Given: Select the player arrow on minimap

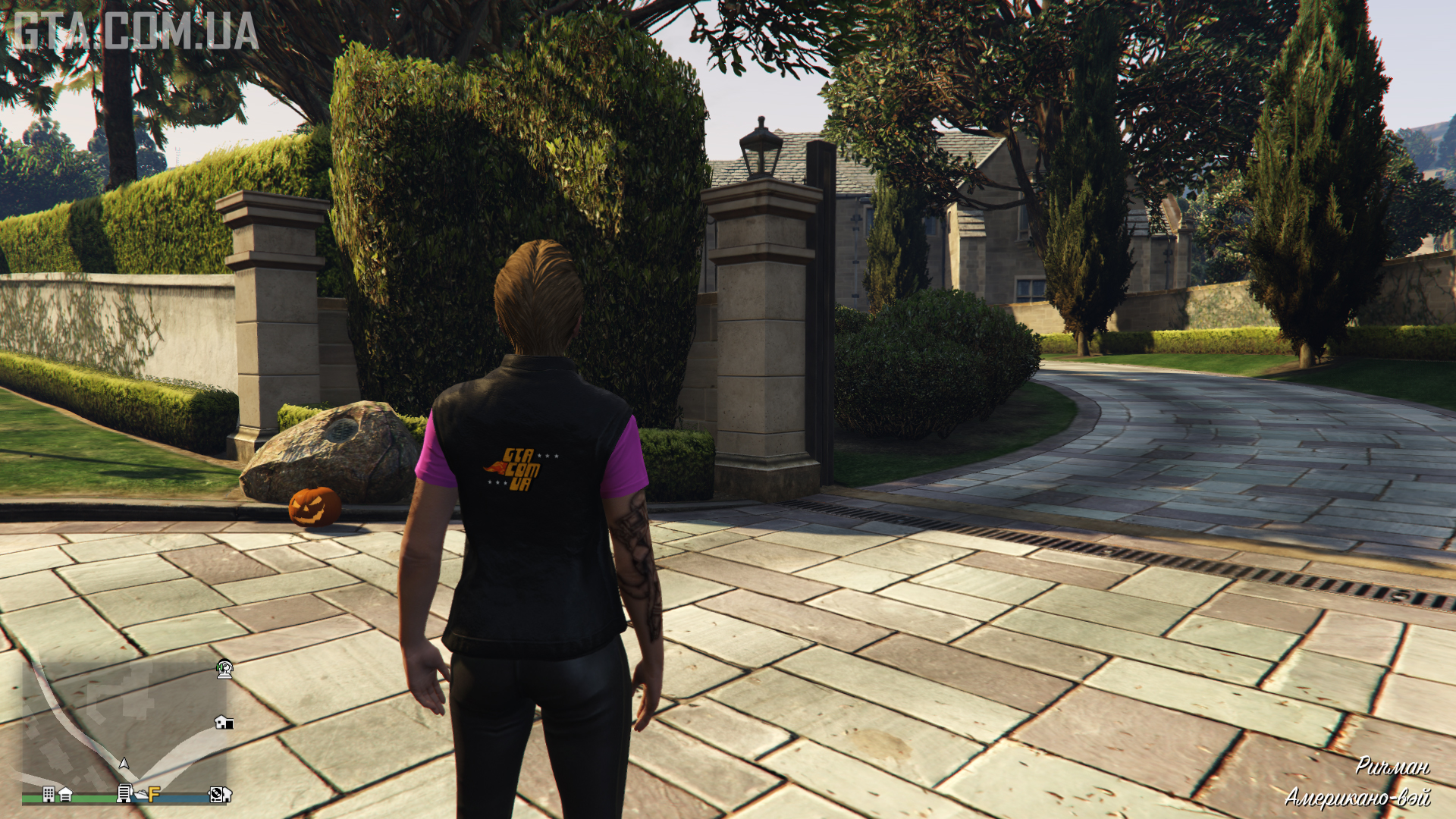Looking at the screenshot, I should tap(124, 763).
